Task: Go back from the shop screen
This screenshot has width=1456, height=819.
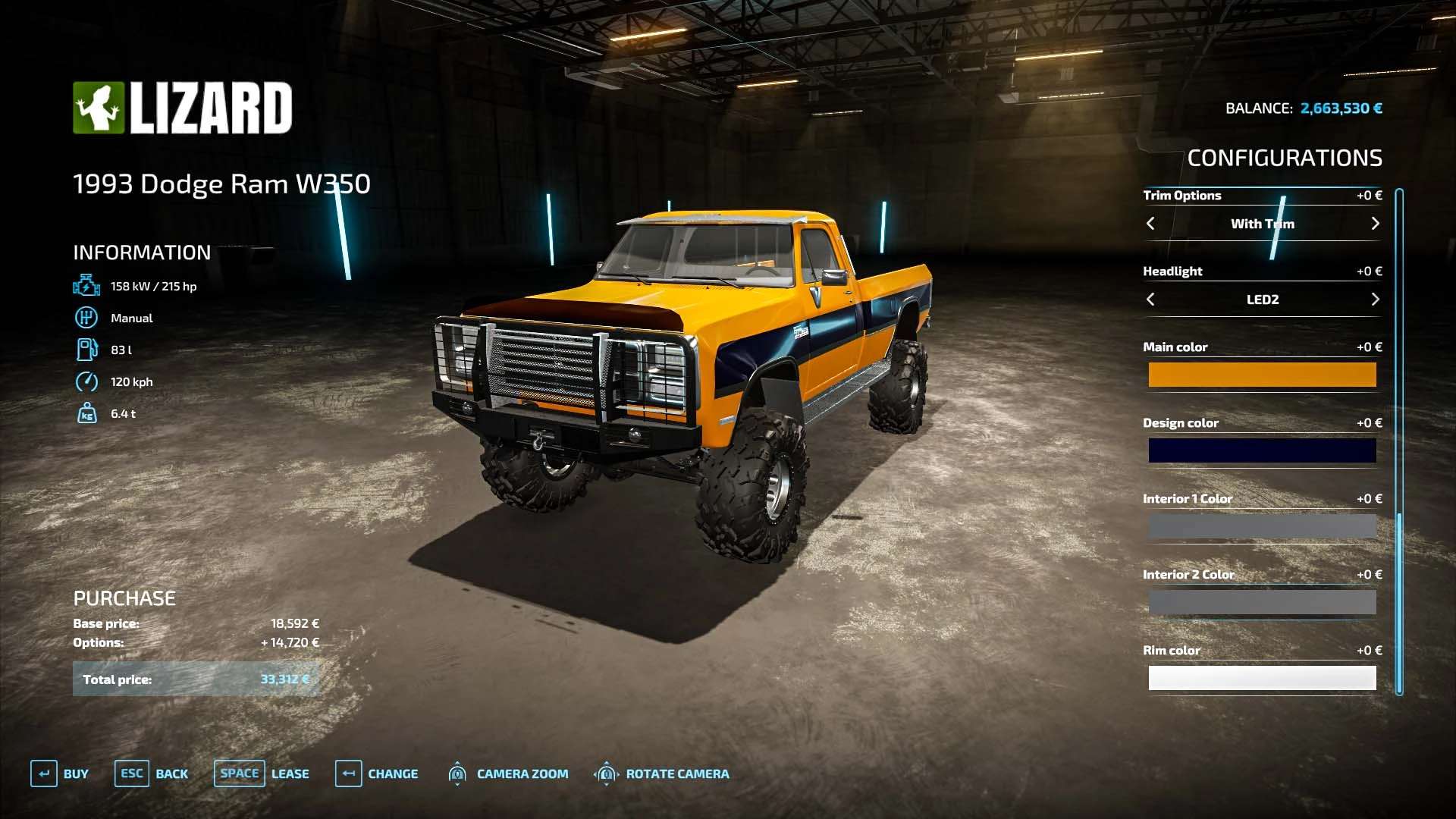Action: point(152,773)
